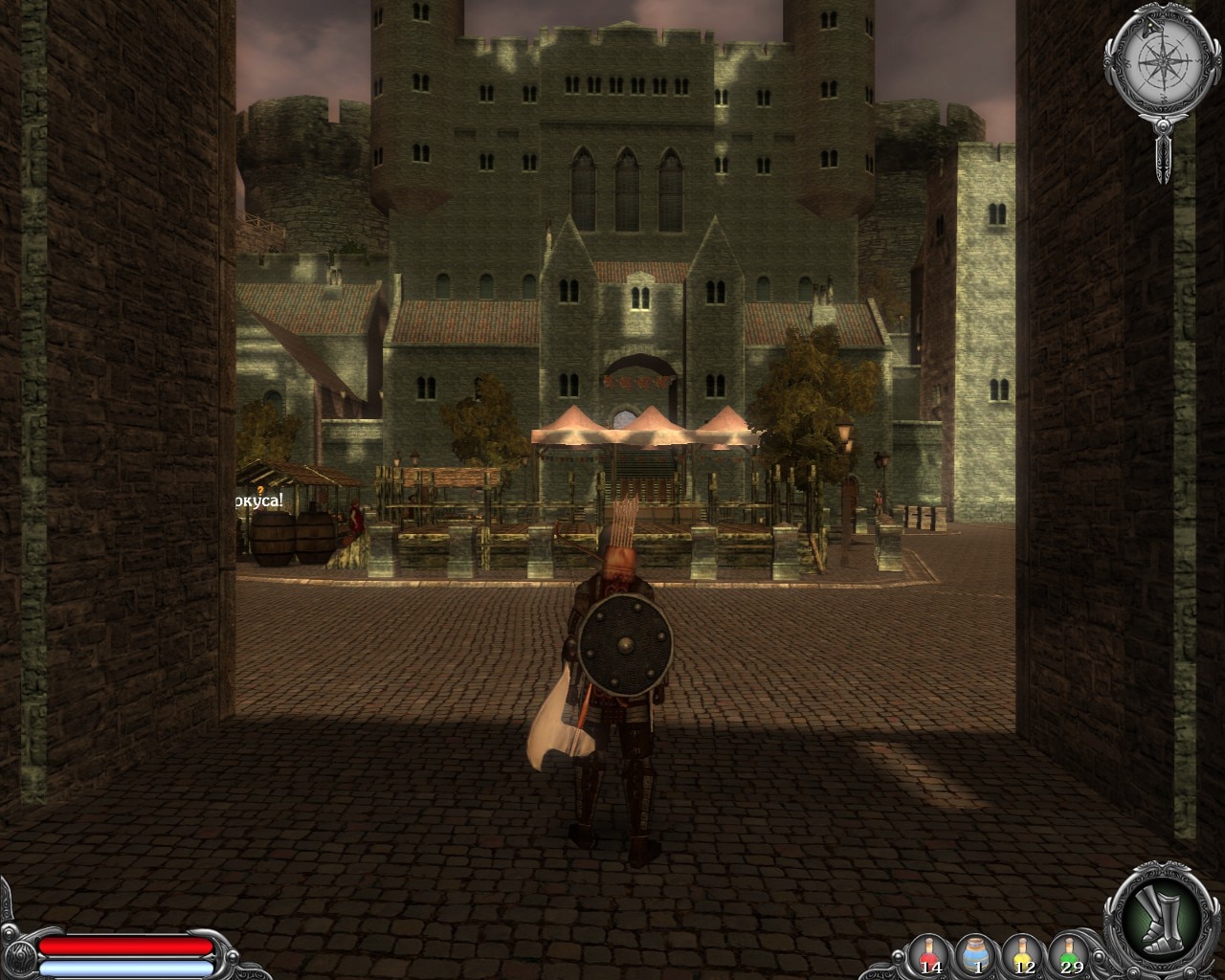Select the blue striped jar slot
Image resolution: width=1225 pixels, height=980 pixels.
(977, 953)
